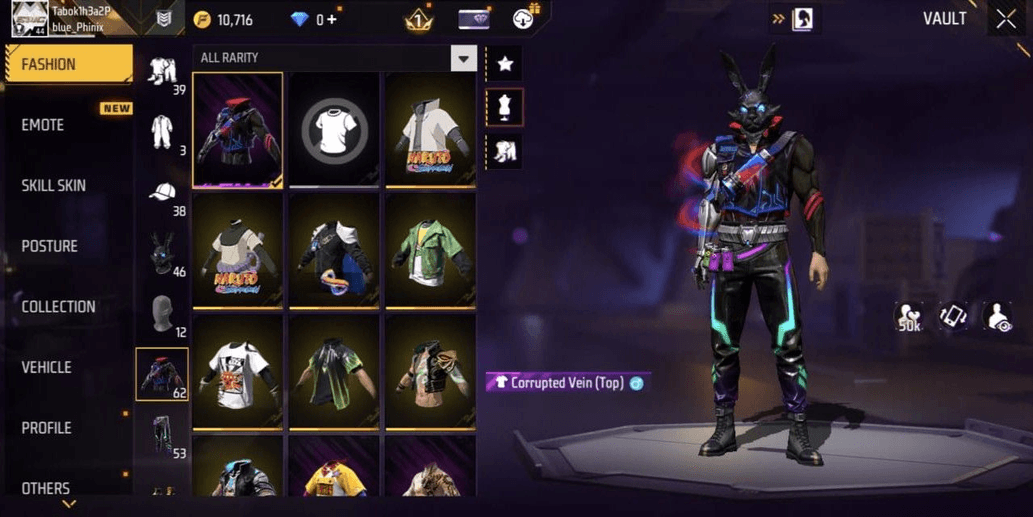
Task: Pick the green jacket top
Action: tap(431, 250)
